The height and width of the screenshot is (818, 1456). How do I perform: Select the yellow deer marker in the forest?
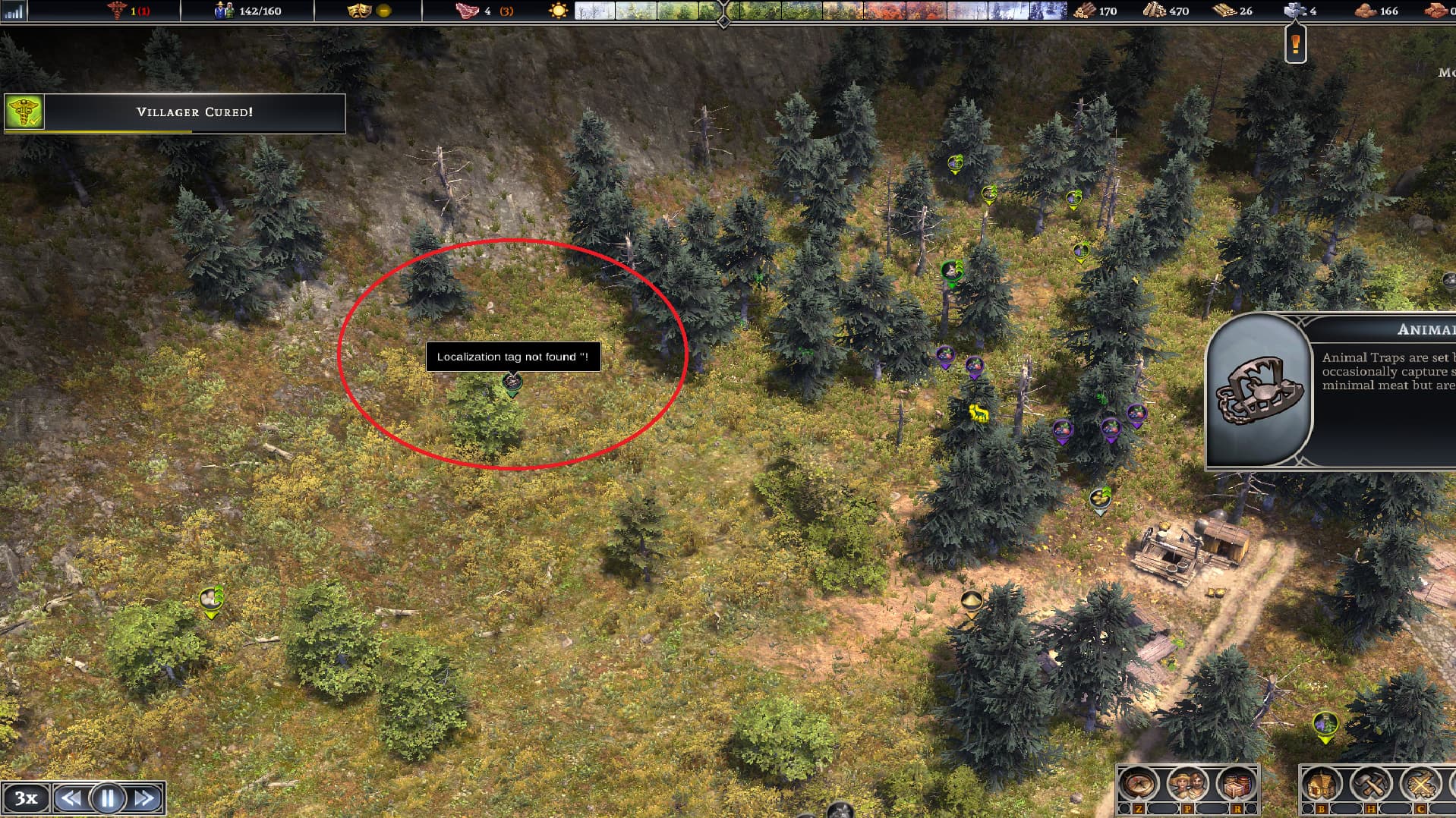tap(979, 413)
